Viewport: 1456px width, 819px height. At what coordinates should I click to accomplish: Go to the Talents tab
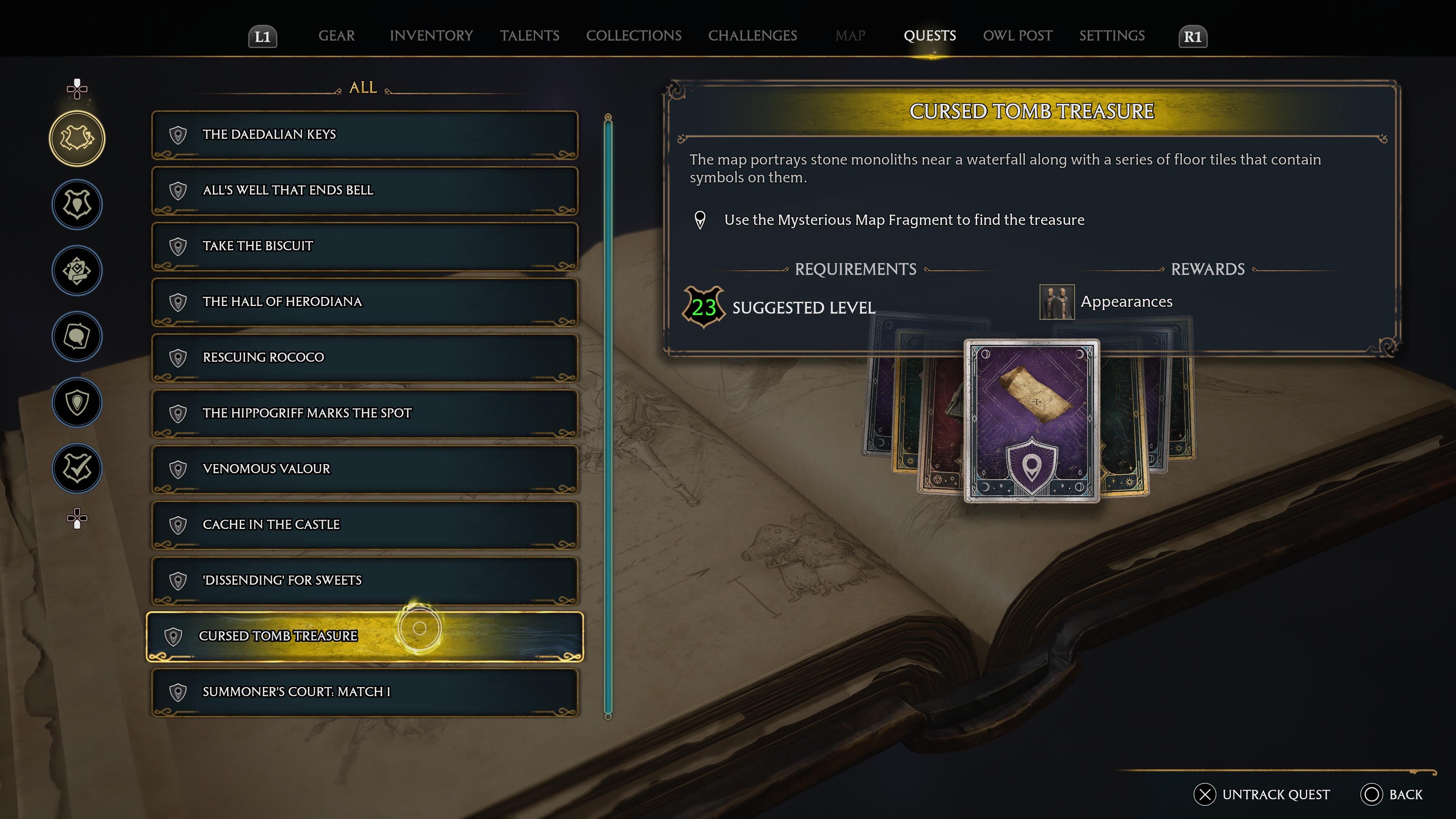tap(529, 36)
